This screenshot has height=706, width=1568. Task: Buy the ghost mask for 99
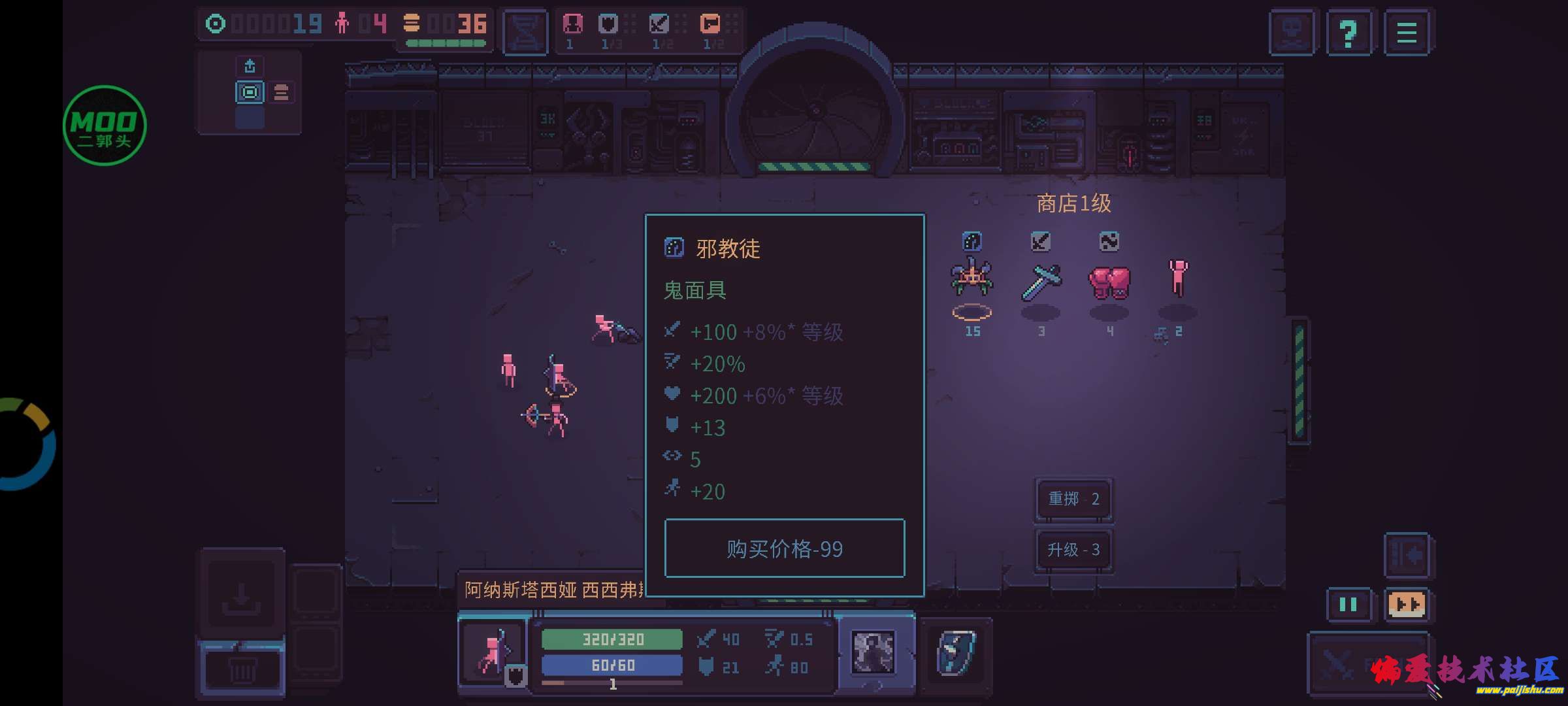click(784, 548)
